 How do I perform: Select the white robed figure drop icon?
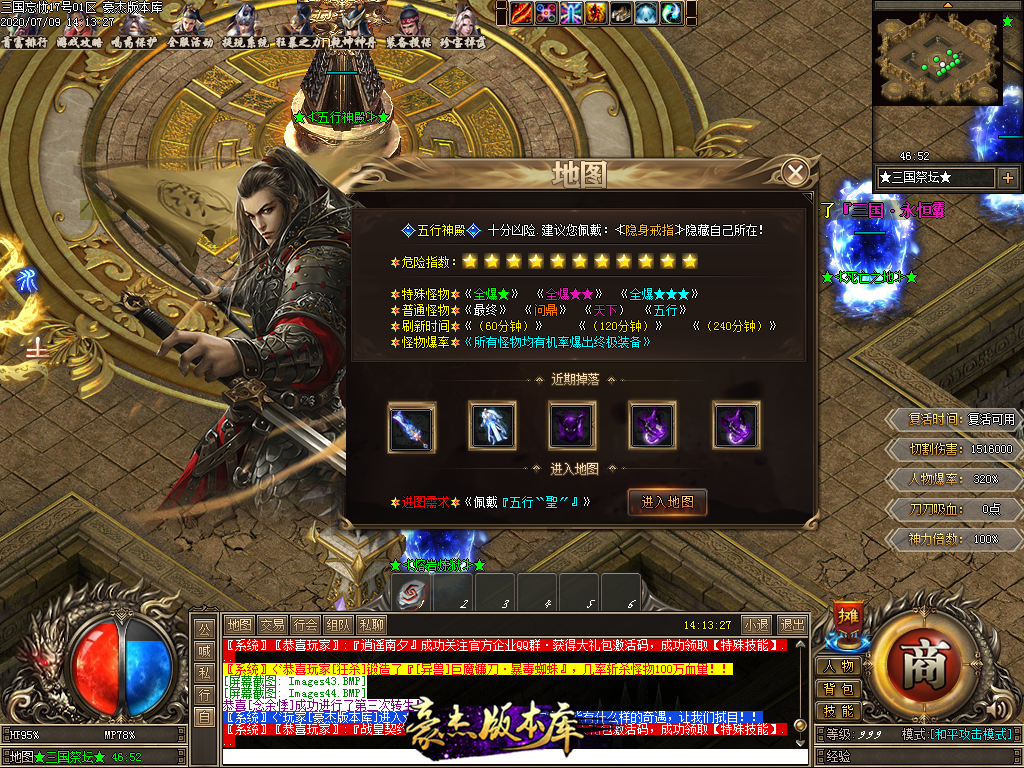click(492, 425)
